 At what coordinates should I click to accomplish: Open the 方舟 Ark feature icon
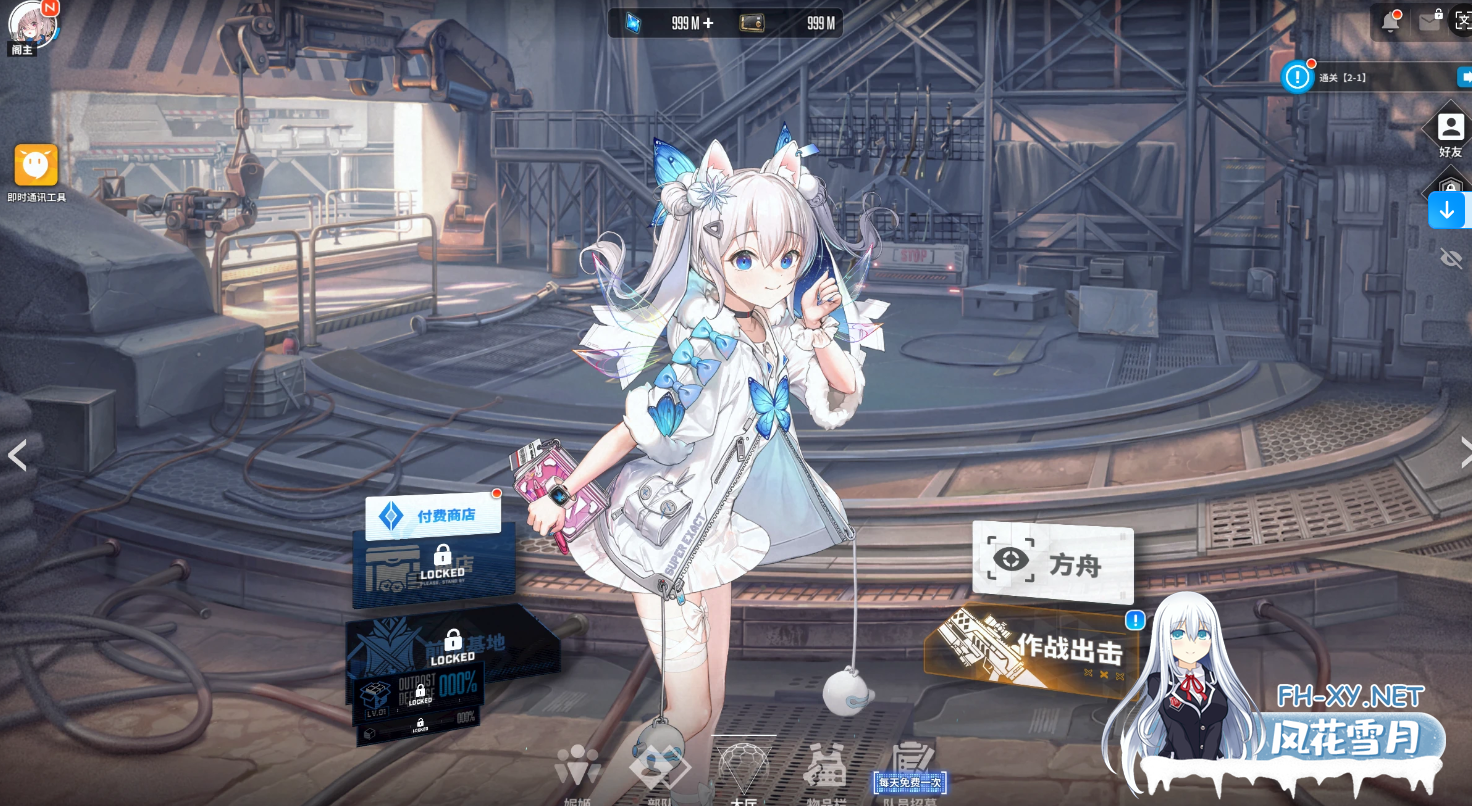[1053, 560]
